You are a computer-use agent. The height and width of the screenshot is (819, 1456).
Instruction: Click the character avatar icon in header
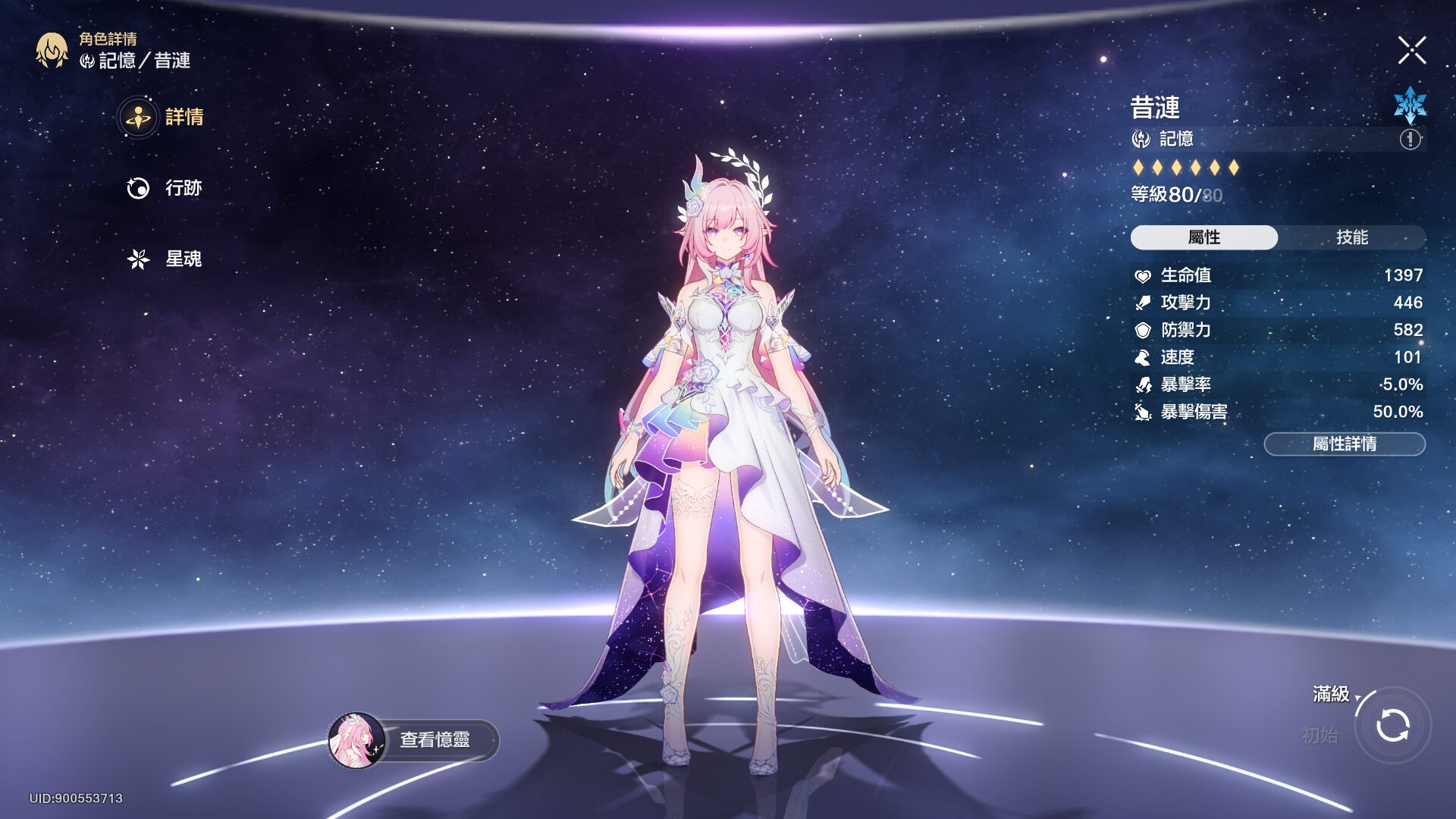[52, 51]
